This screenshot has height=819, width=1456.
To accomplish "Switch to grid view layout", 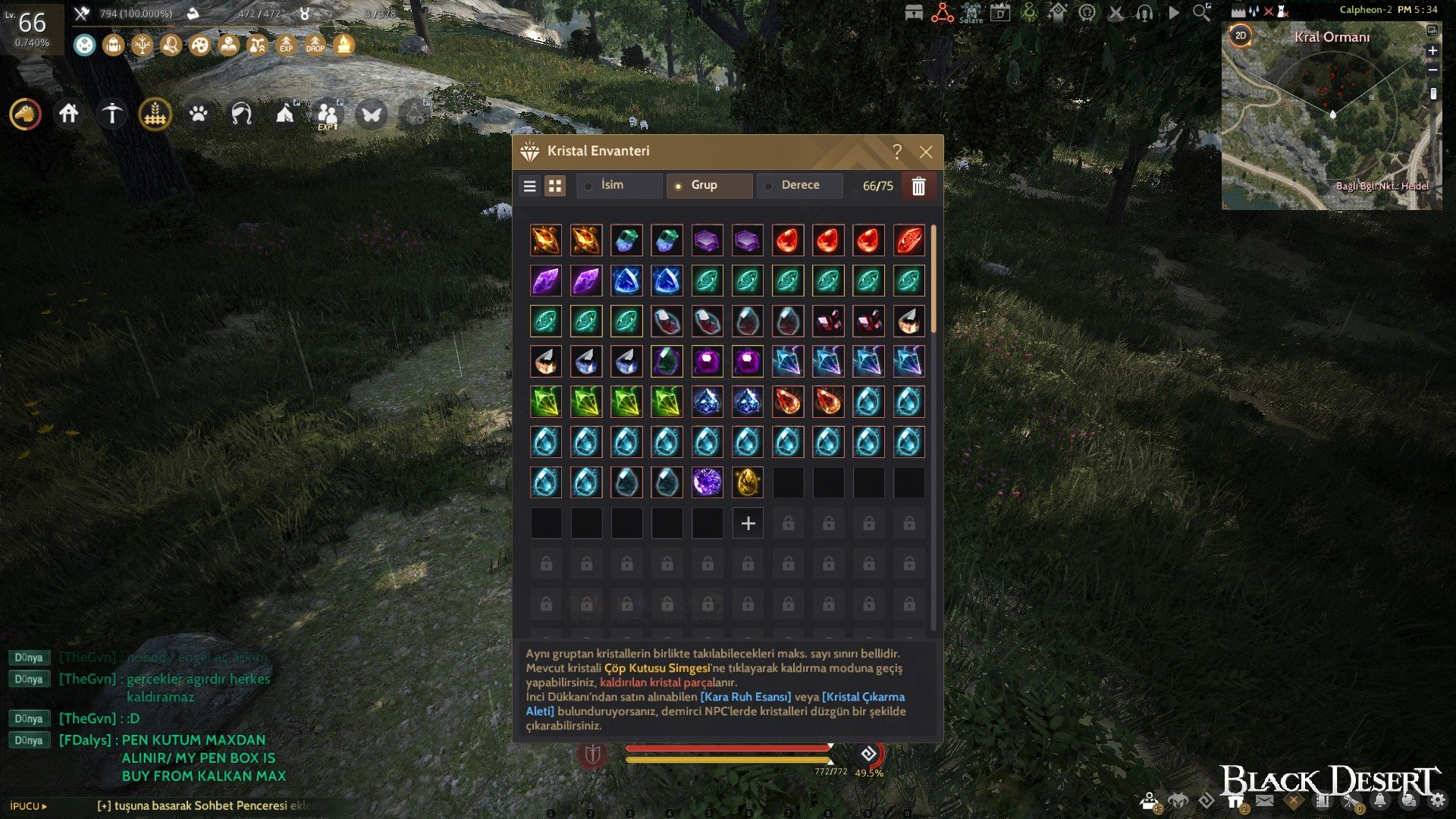I will click(x=555, y=186).
